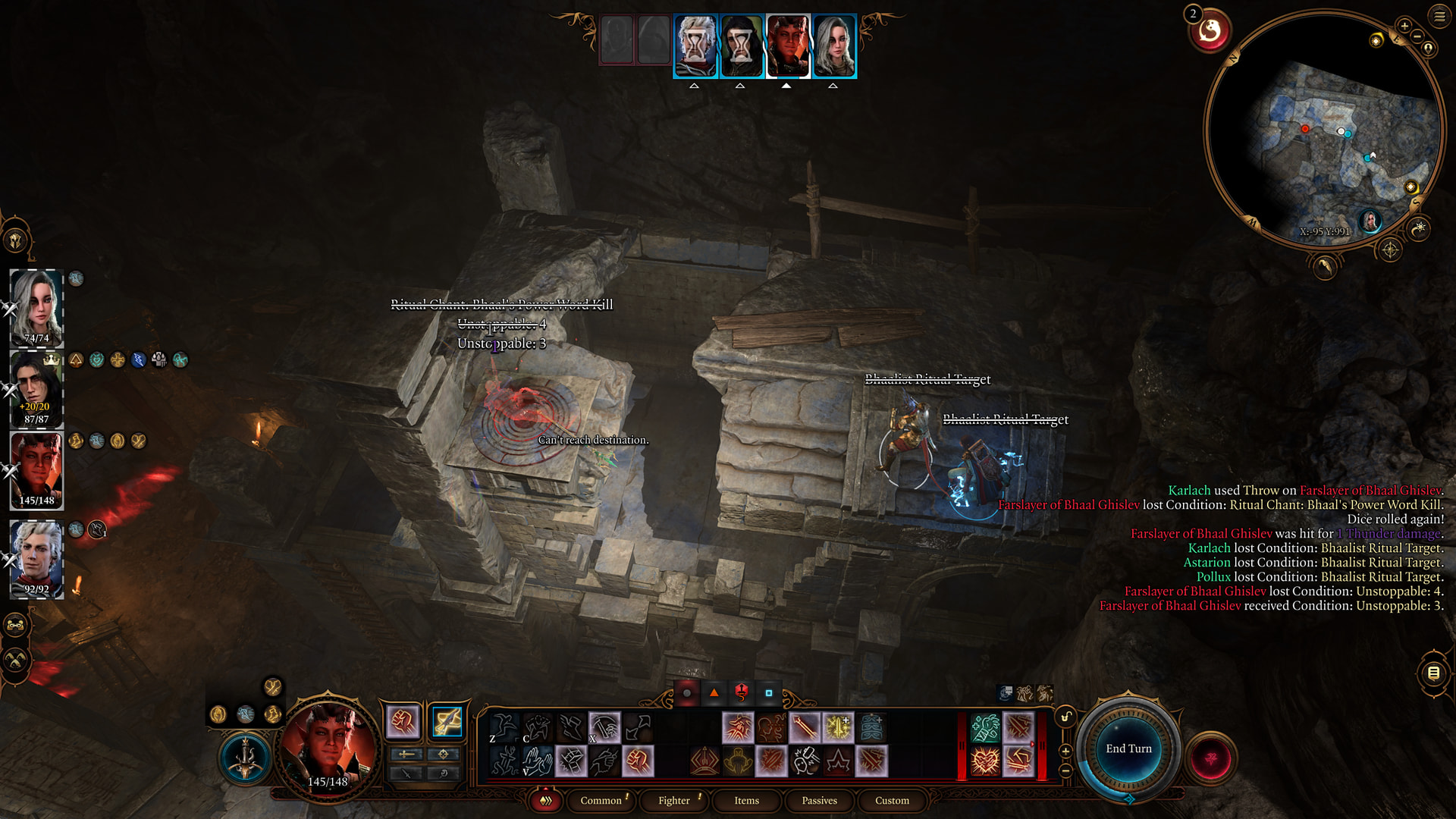Click the red inspiration counter icon
The height and width of the screenshot is (819, 1456).
point(1210,32)
